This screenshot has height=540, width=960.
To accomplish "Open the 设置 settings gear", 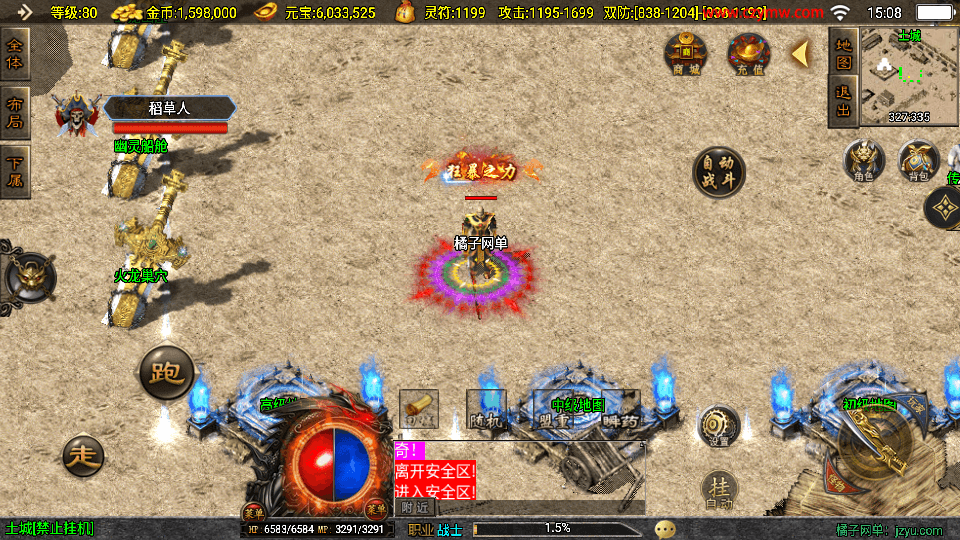I will tap(718, 424).
